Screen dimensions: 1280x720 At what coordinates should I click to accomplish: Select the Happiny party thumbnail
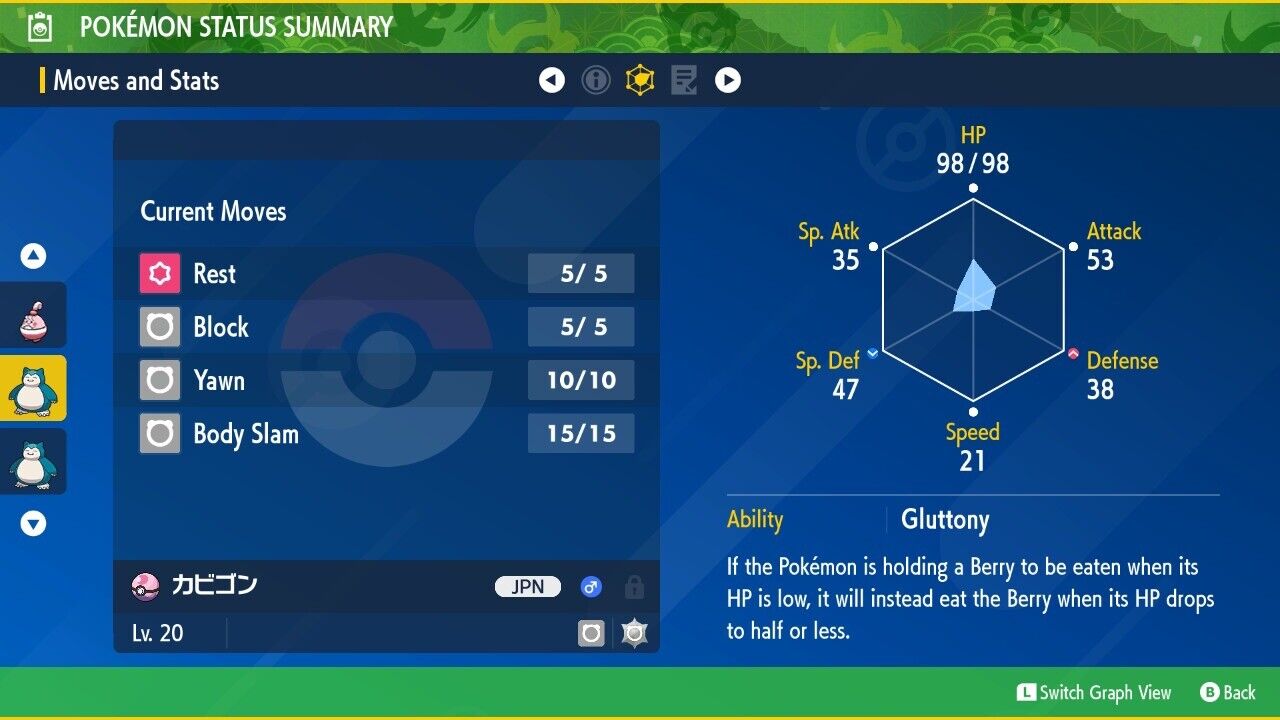33,315
